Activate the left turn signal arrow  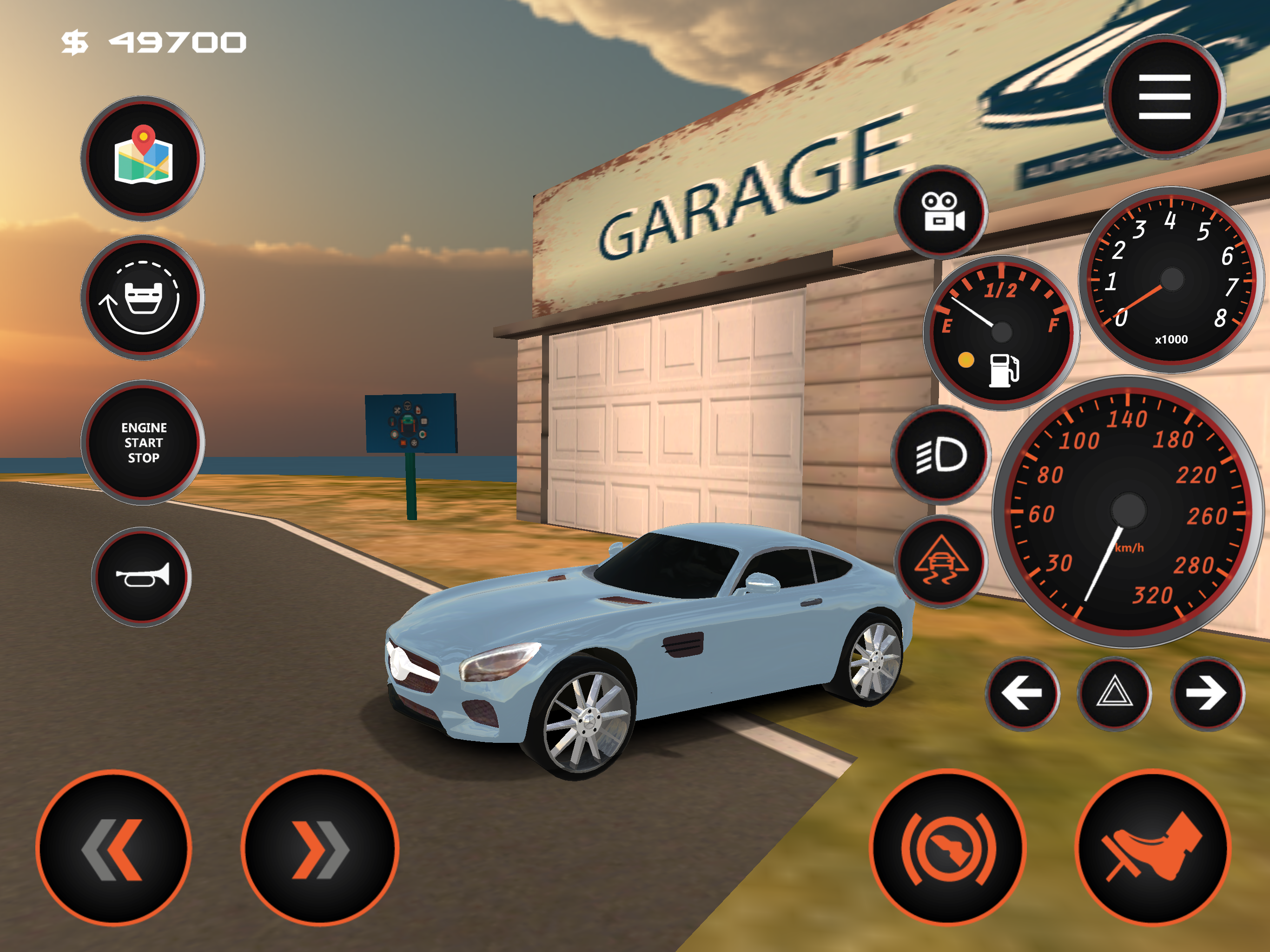pyautogui.click(x=1022, y=693)
